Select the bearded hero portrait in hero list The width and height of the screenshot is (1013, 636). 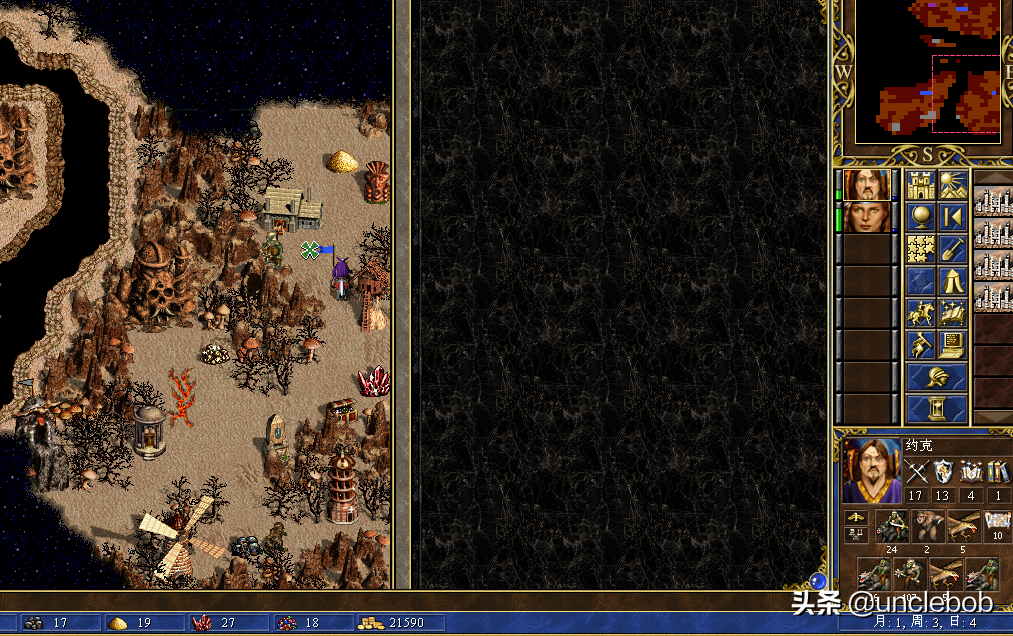point(867,184)
